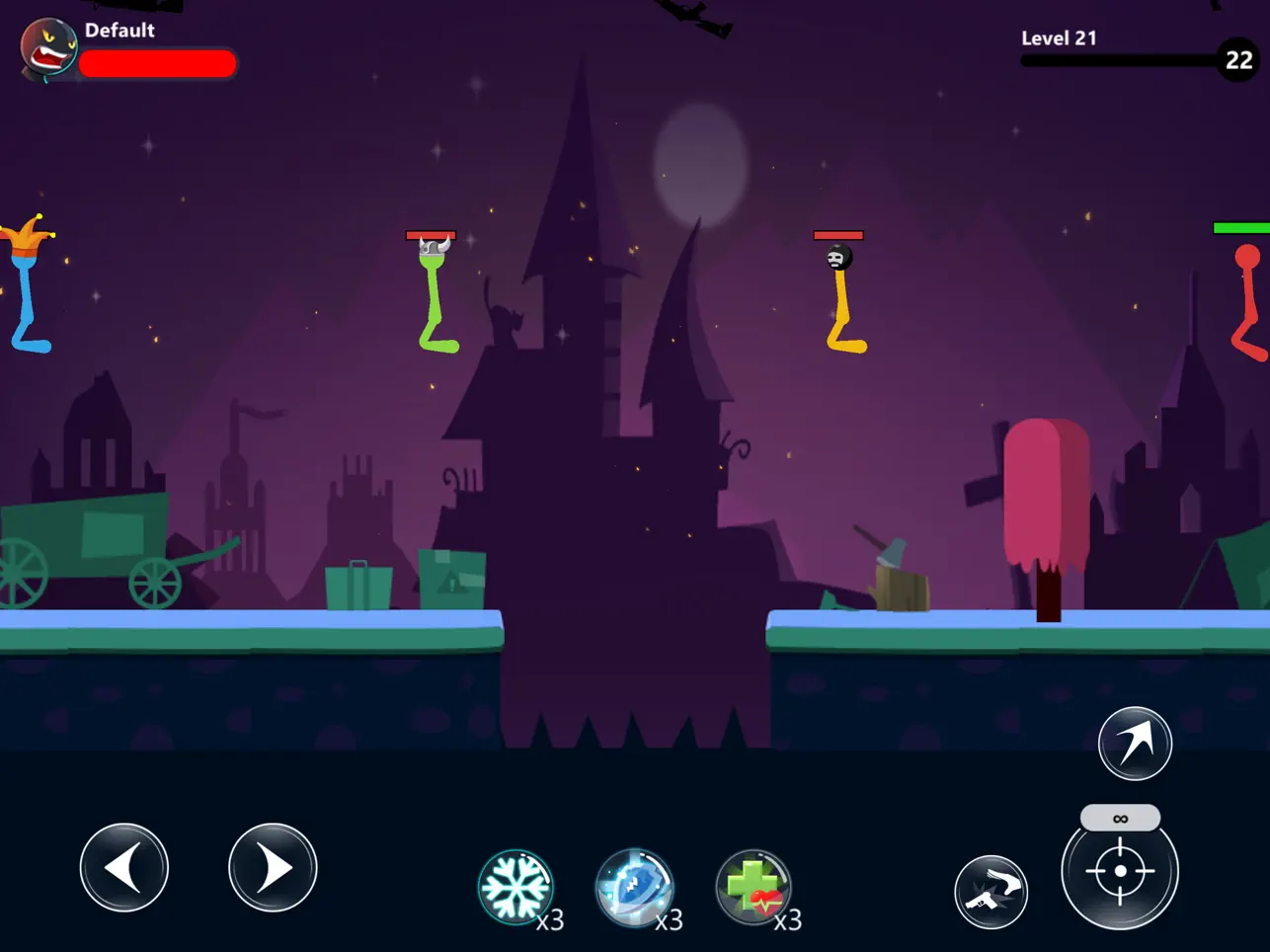Tap the Default player name label
This screenshot has width=1270, height=952.
pos(120,30)
